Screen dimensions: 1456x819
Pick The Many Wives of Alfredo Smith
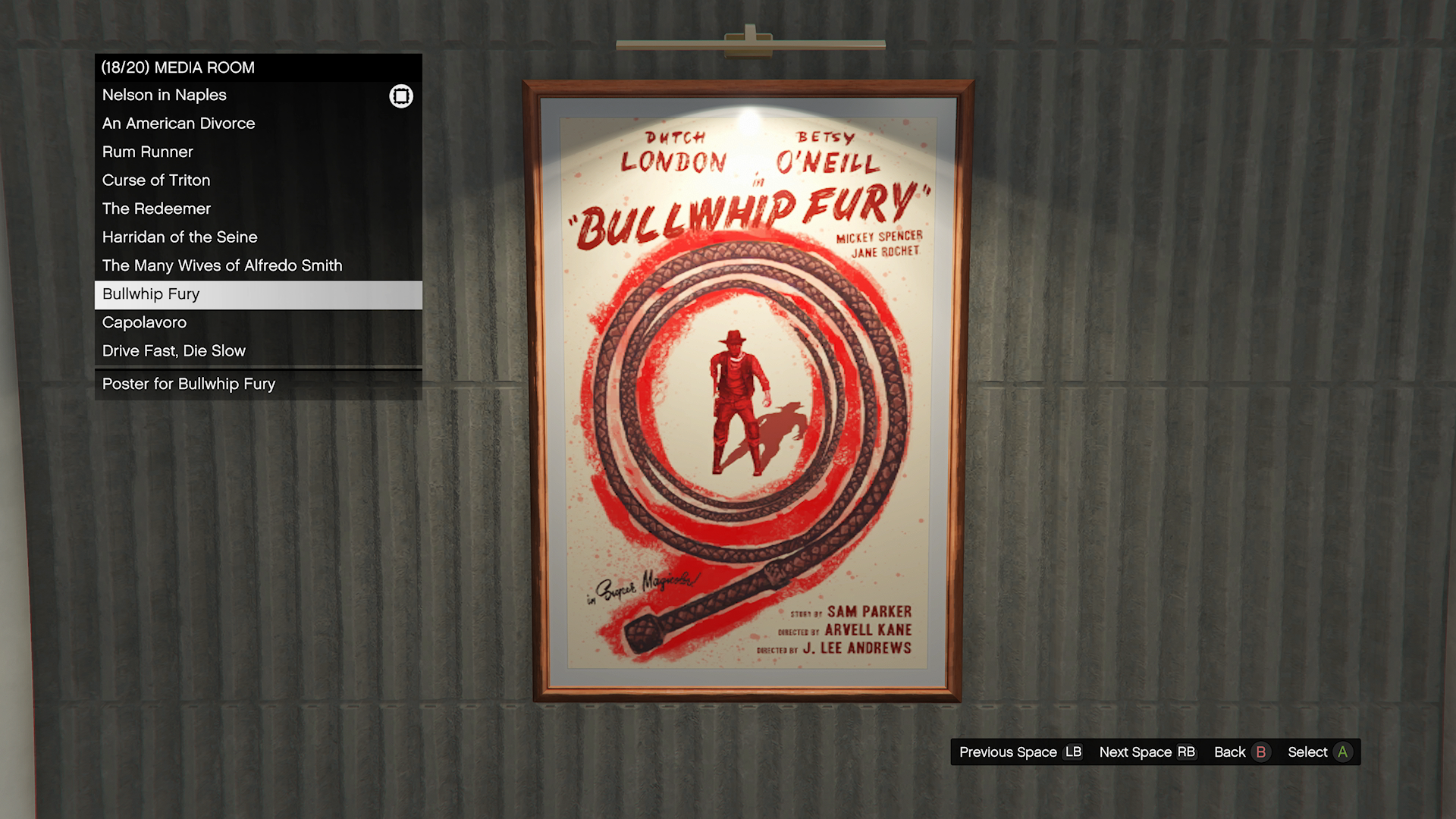[x=222, y=265]
